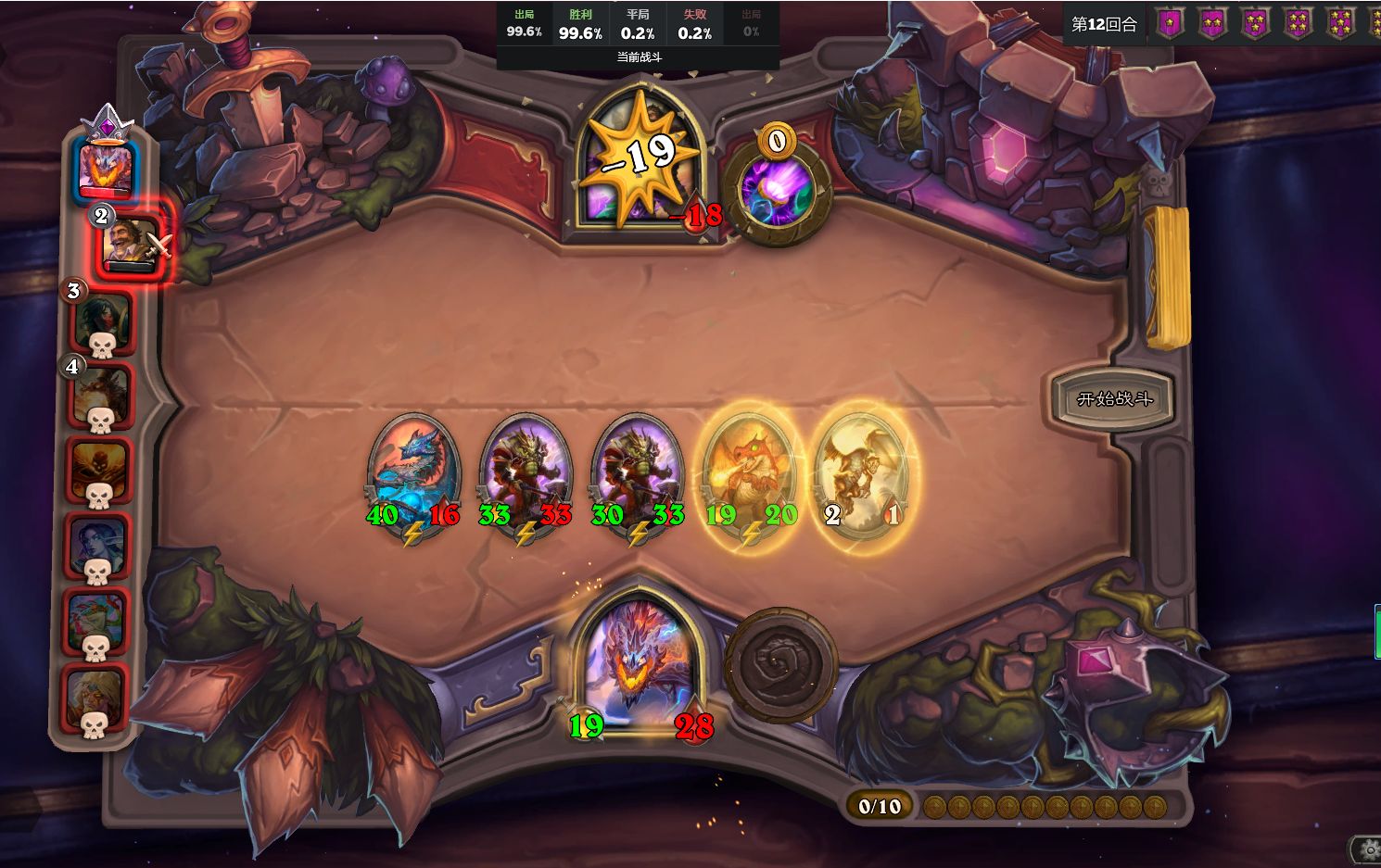Inspect the third-place defeated hero in leaderboard
The width and height of the screenshot is (1381, 868).
click(102, 321)
